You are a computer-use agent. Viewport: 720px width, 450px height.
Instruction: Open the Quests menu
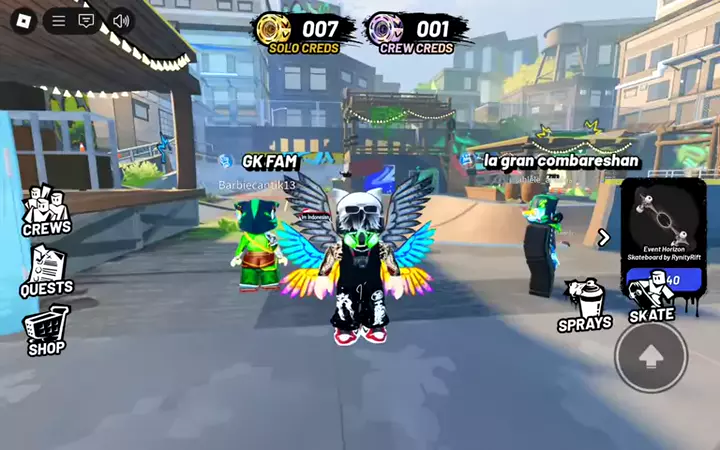tap(46, 271)
